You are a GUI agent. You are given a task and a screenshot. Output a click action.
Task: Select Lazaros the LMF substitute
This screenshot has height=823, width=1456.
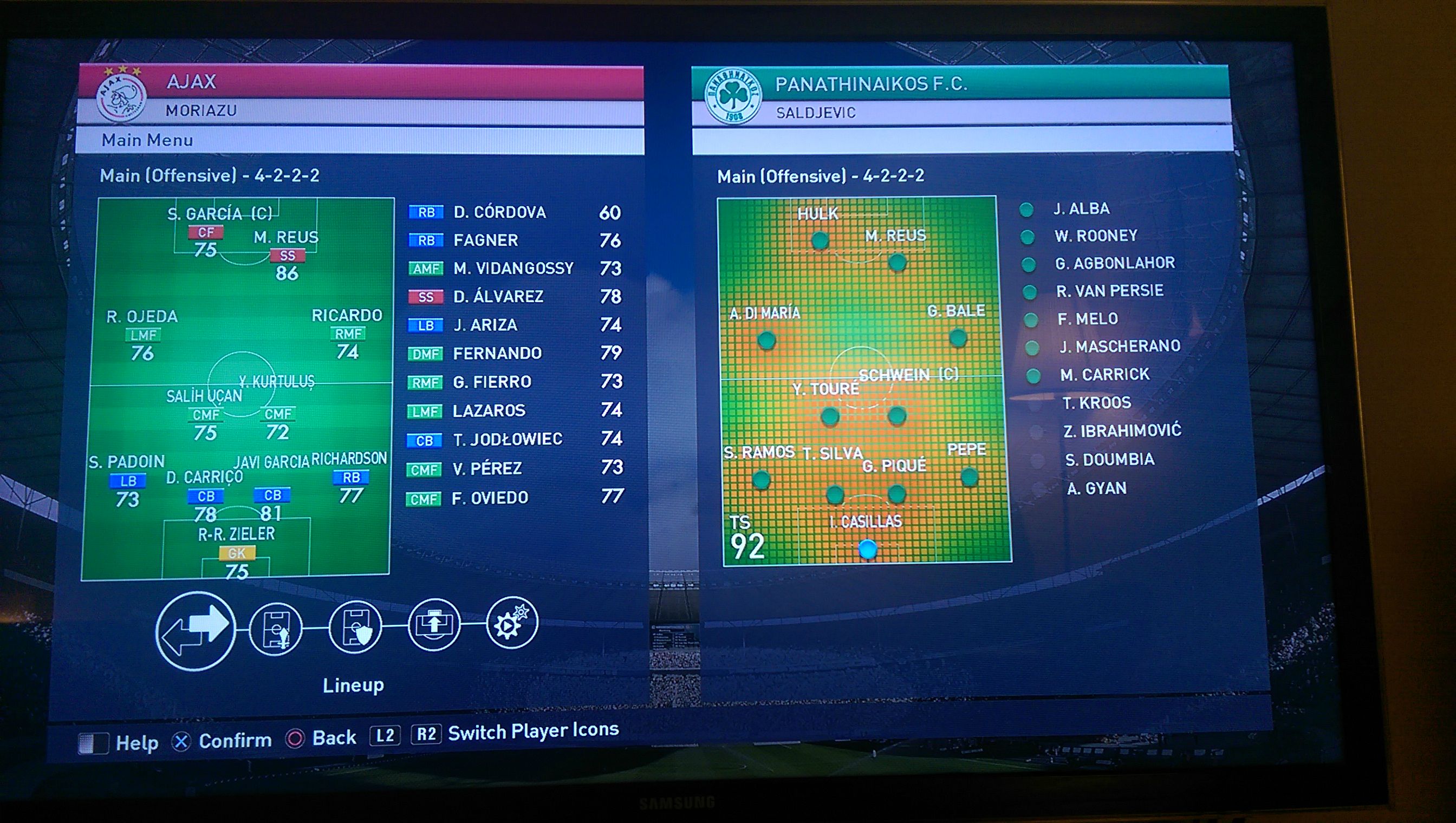tap(489, 410)
